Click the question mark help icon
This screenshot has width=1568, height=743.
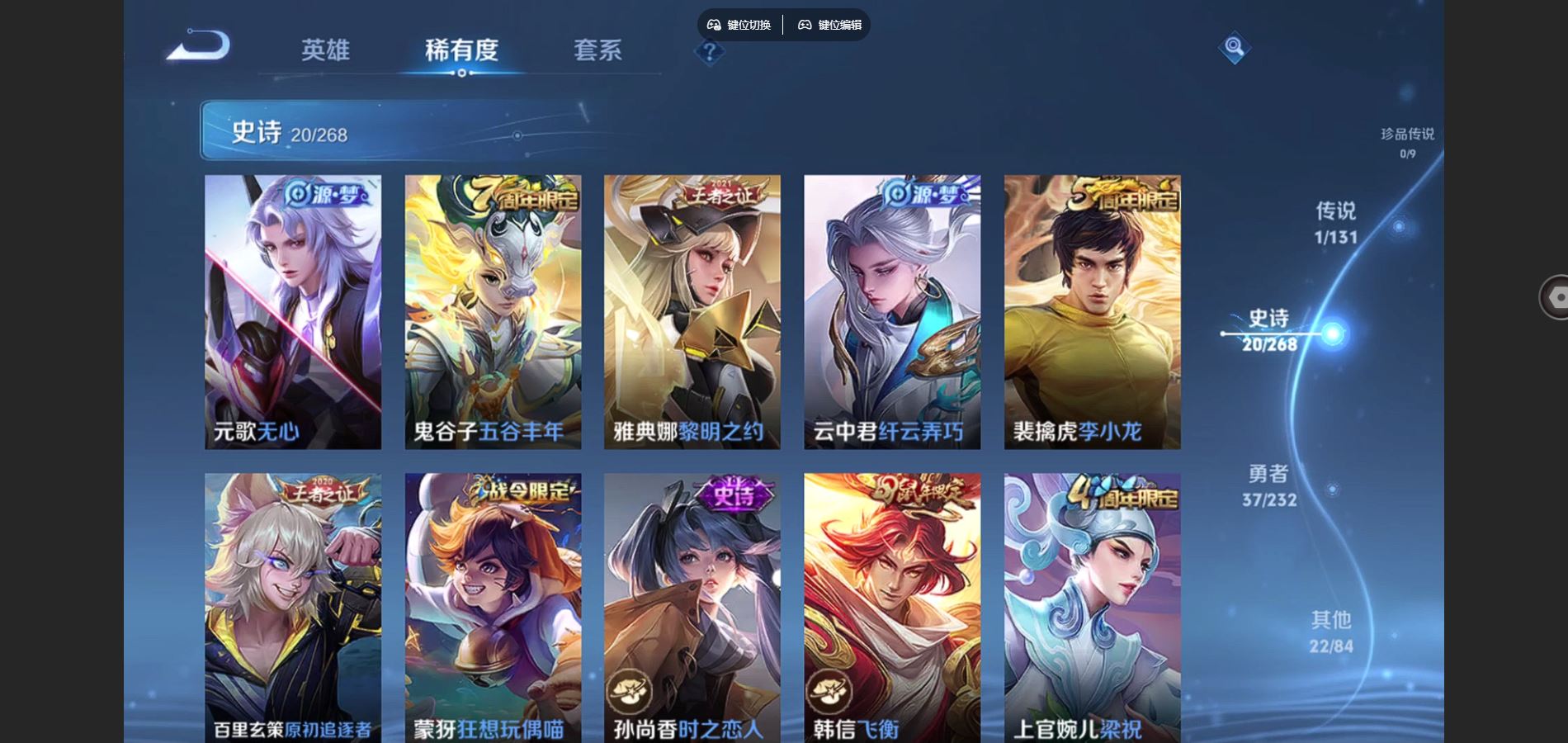coord(708,53)
